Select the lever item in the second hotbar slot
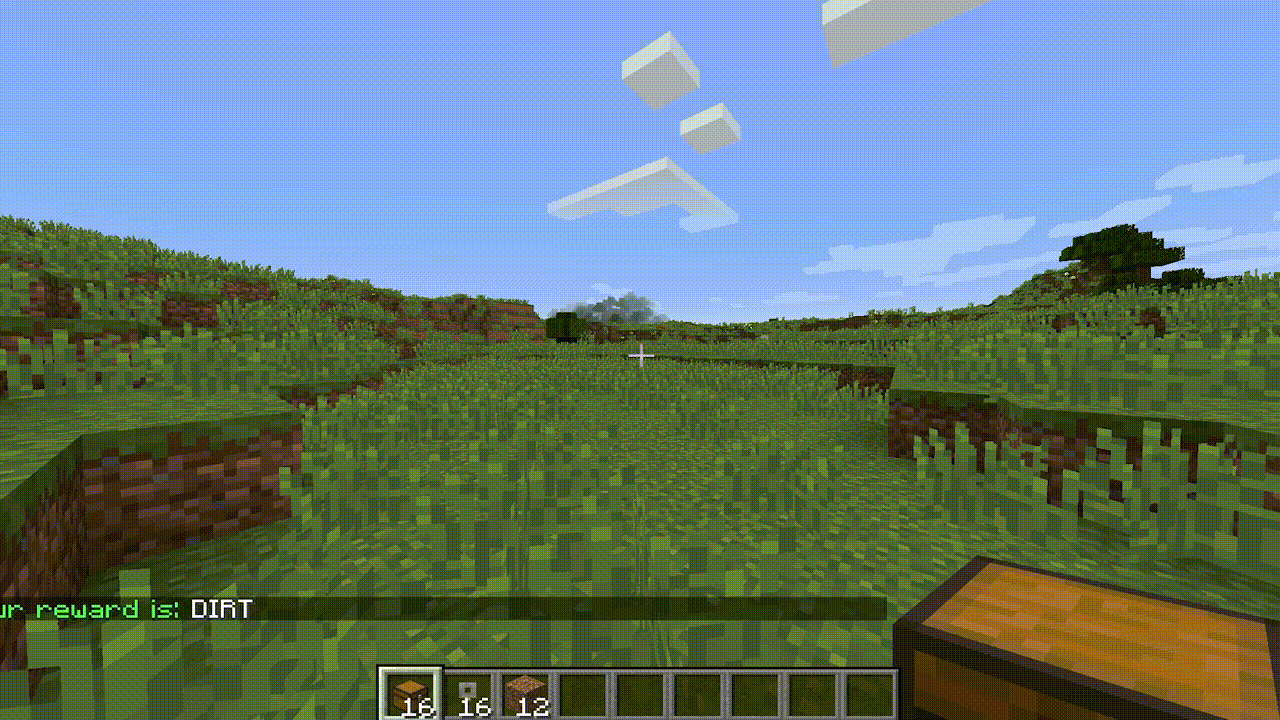 click(x=470, y=688)
